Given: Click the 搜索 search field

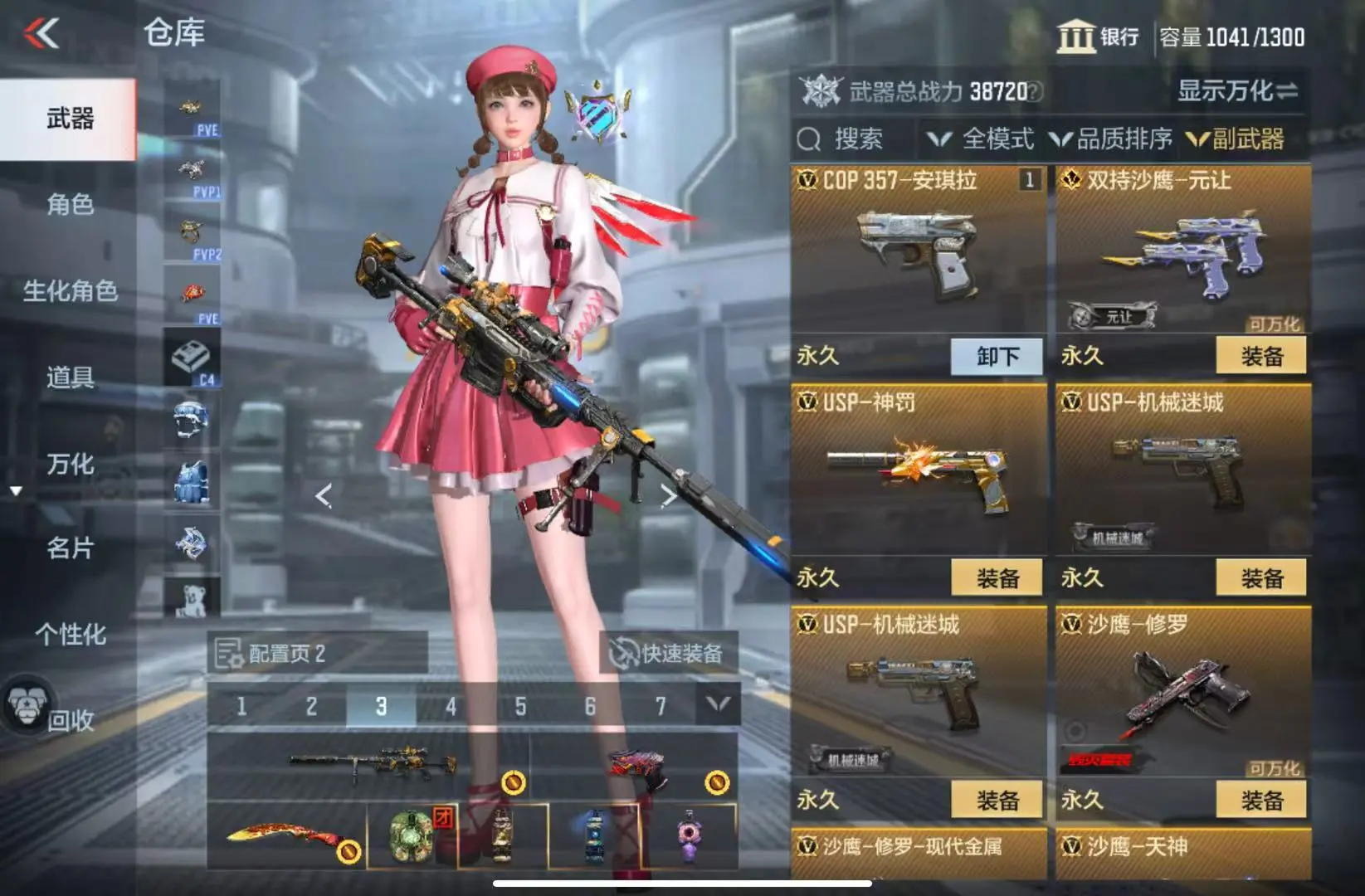Looking at the screenshot, I should click(x=855, y=139).
